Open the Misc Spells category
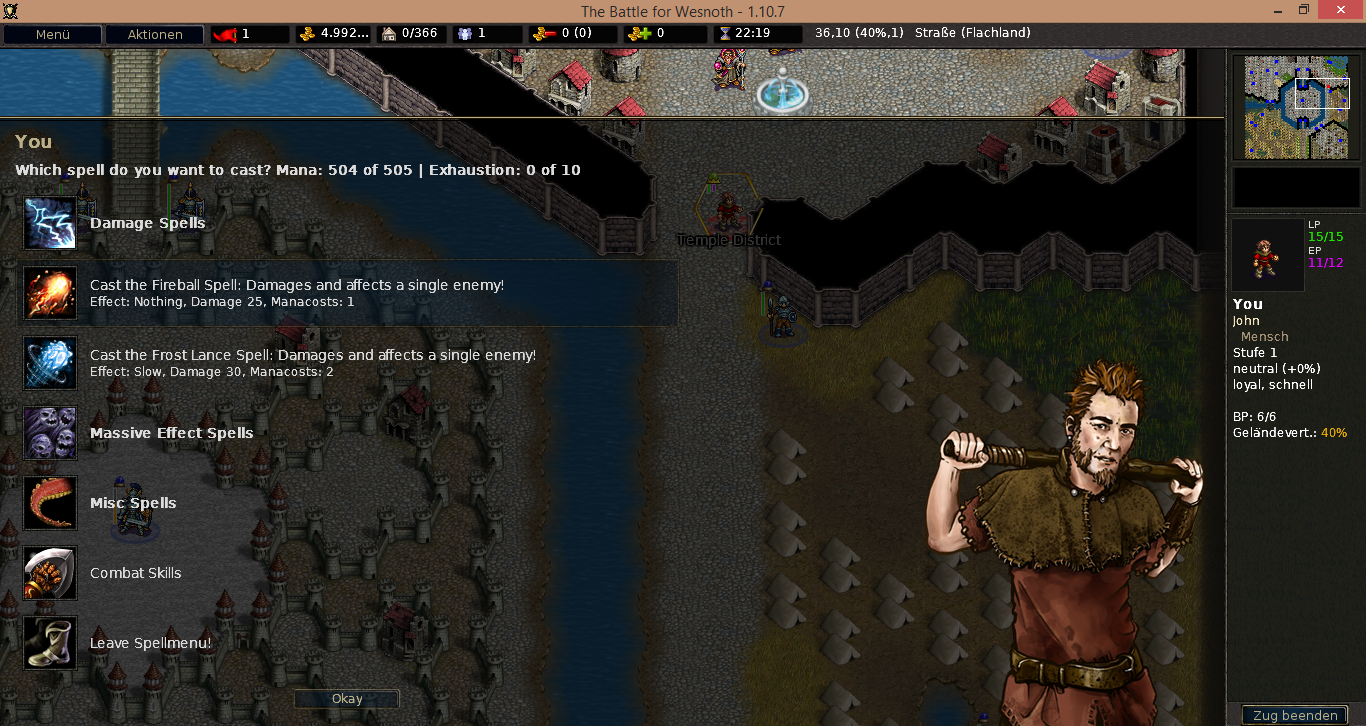 point(133,503)
